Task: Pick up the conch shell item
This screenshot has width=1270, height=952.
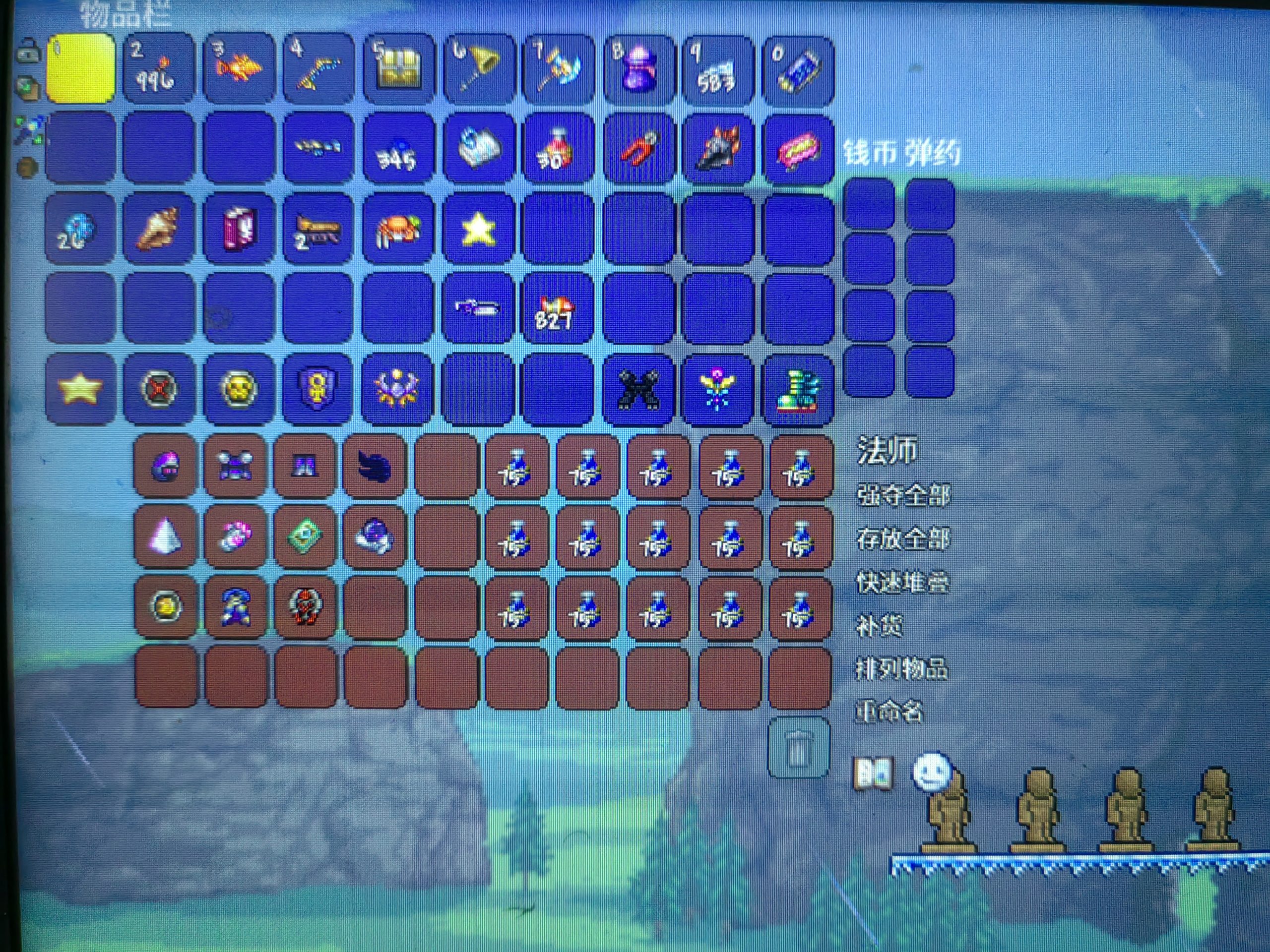Action: click(x=158, y=229)
